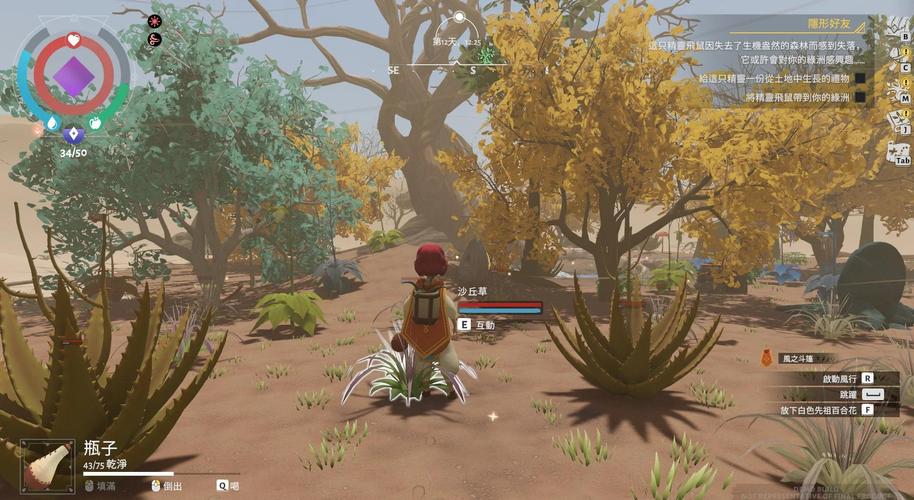This screenshot has height=500, width=914.
Task: Click the second quest objective checkbox
Action: point(858,97)
